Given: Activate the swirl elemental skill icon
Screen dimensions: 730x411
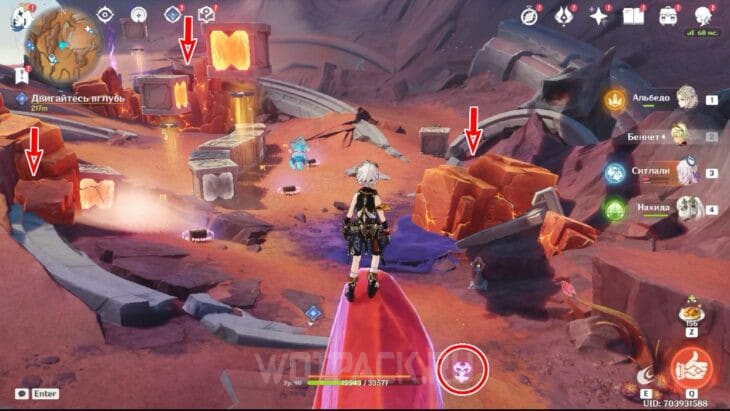Looking at the screenshot, I should coord(647,376).
